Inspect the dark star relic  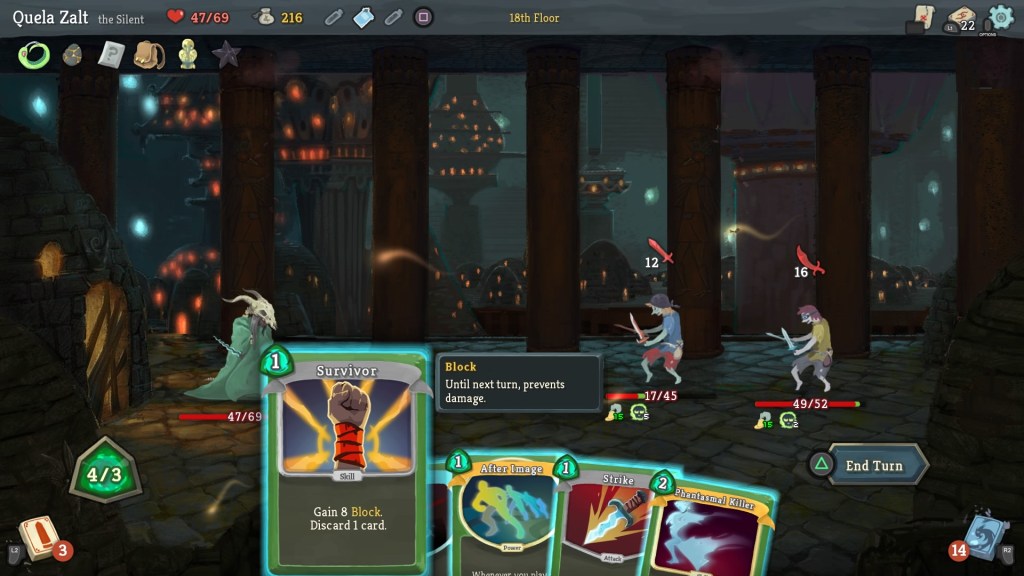(x=226, y=55)
